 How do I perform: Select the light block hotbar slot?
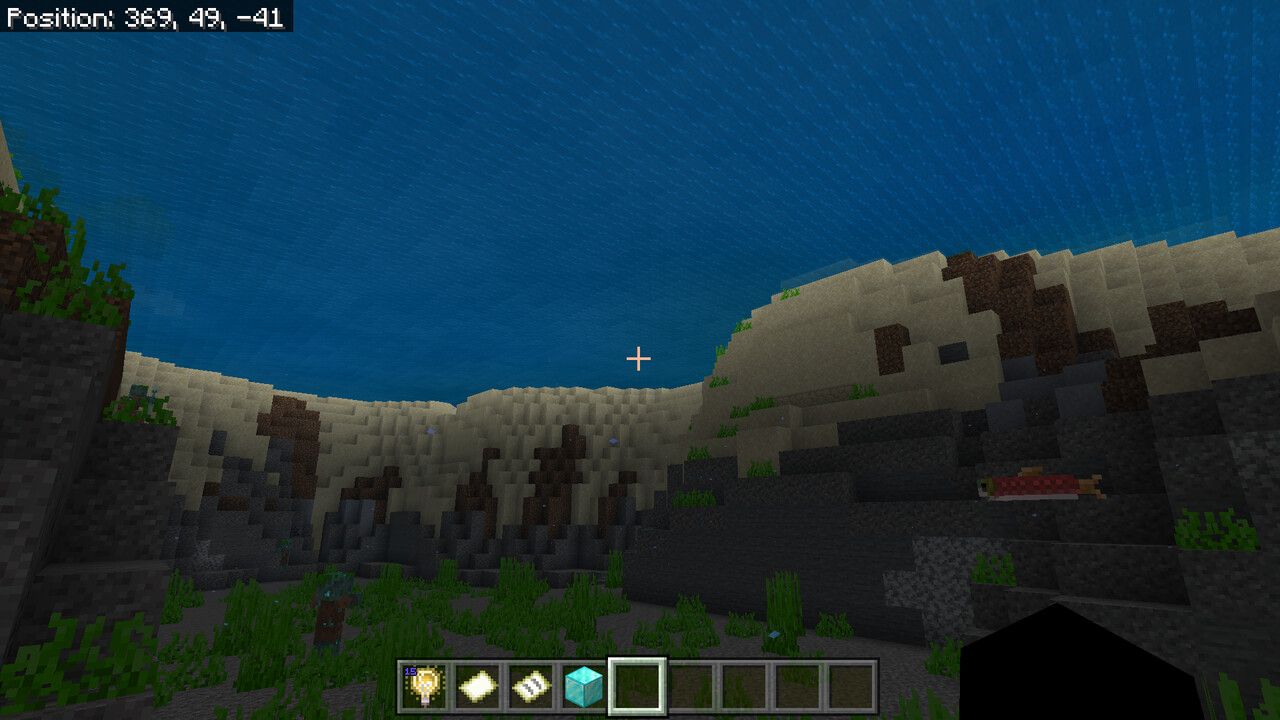pyautogui.click(x=426, y=686)
